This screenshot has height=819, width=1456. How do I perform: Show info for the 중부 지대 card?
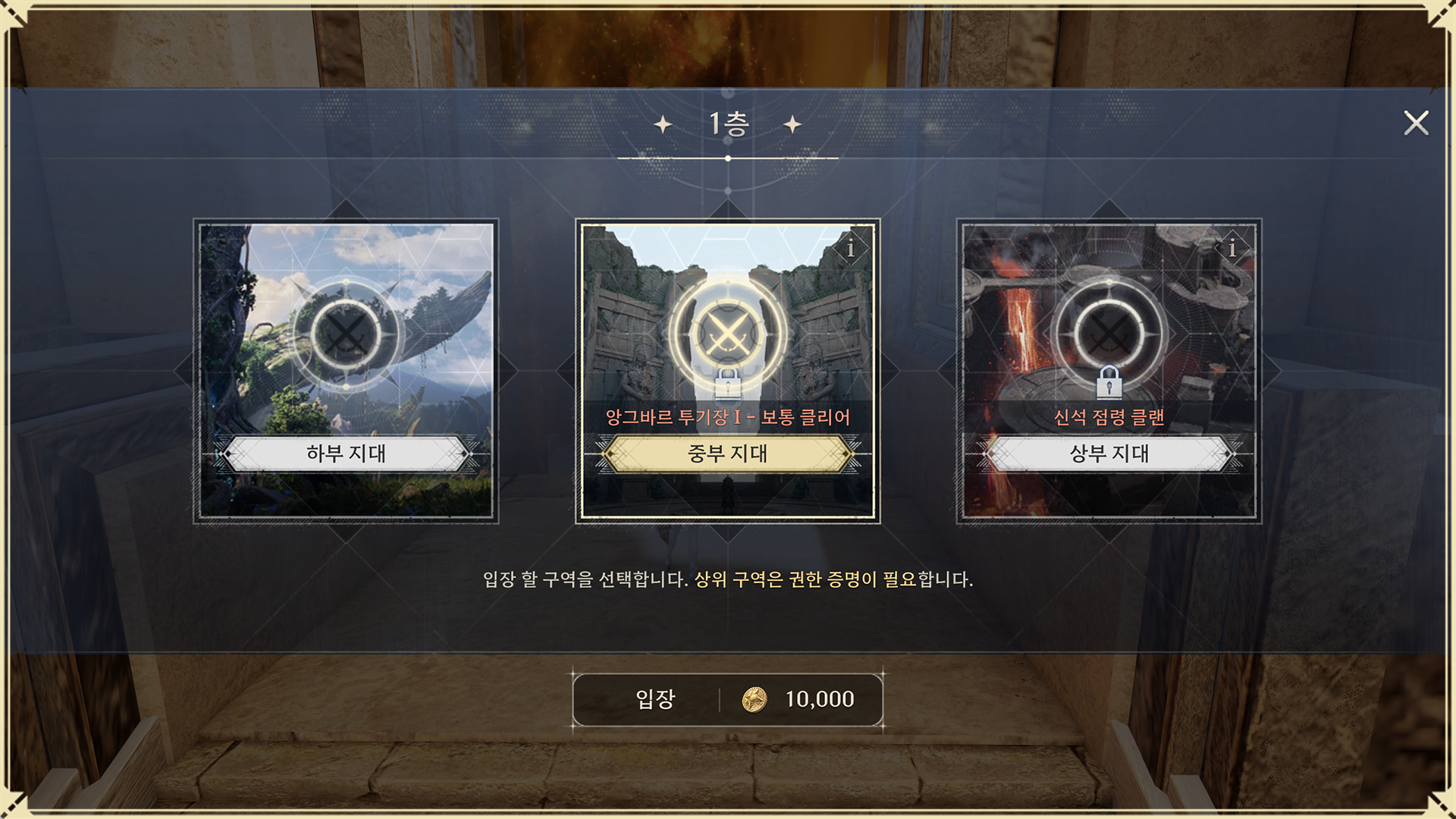pyautogui.click(x=851, y=248)
